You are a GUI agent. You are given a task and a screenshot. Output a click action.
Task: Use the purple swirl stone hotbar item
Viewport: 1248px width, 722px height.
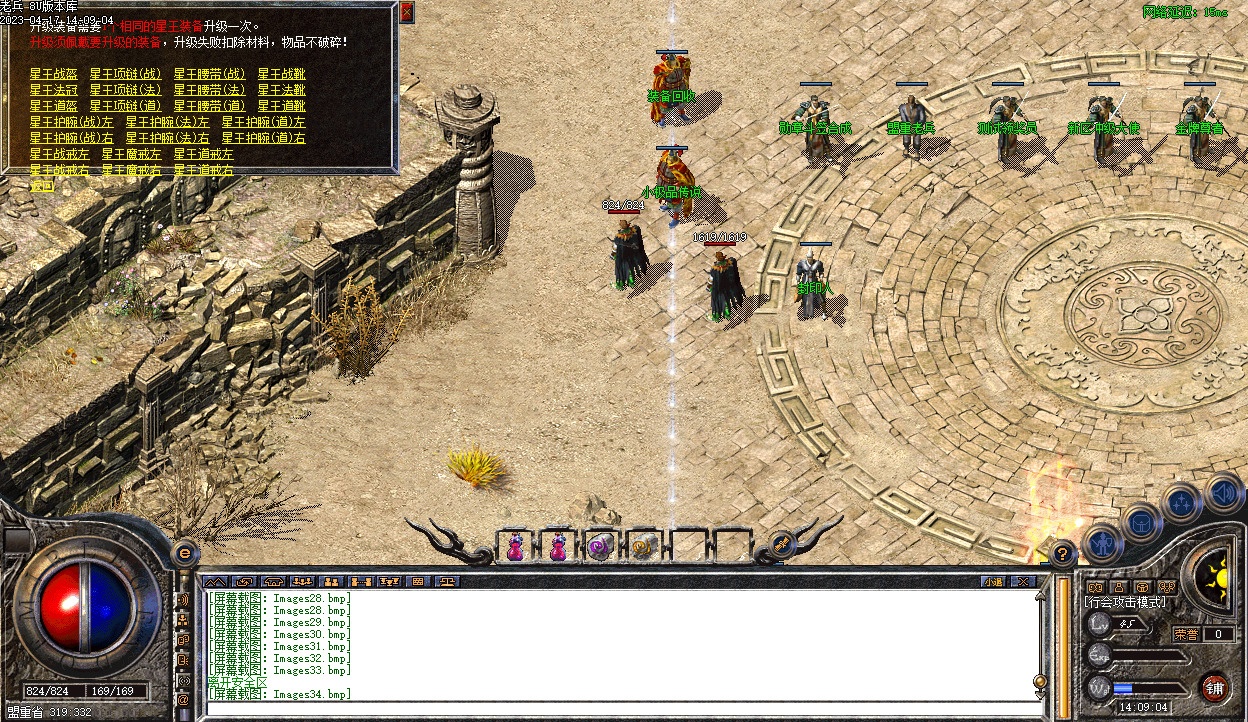pos(599,547)
